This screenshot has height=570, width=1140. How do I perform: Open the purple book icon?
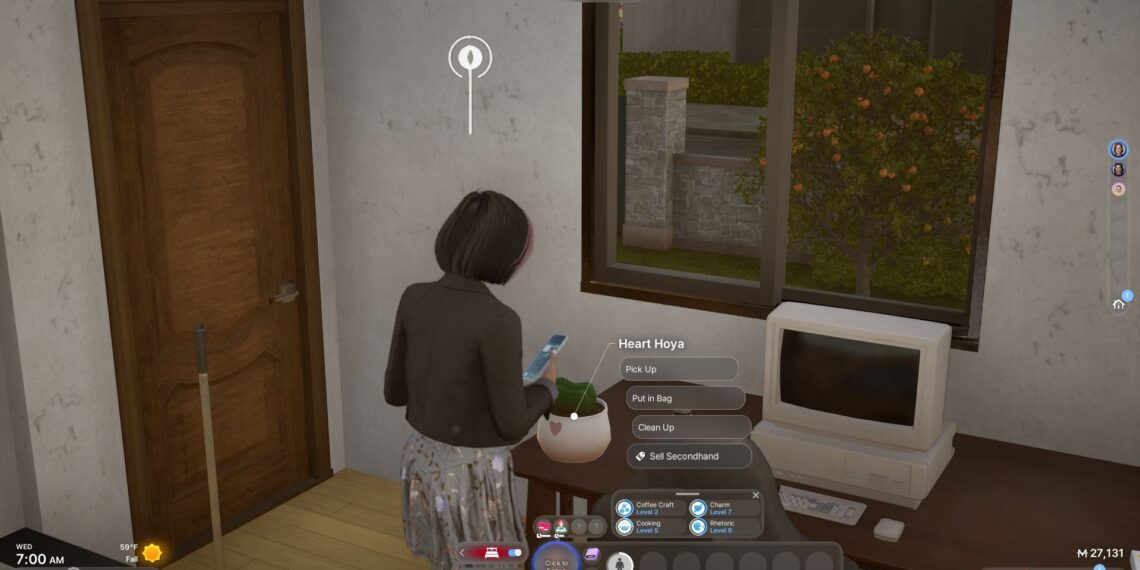(x=591, y=554)
